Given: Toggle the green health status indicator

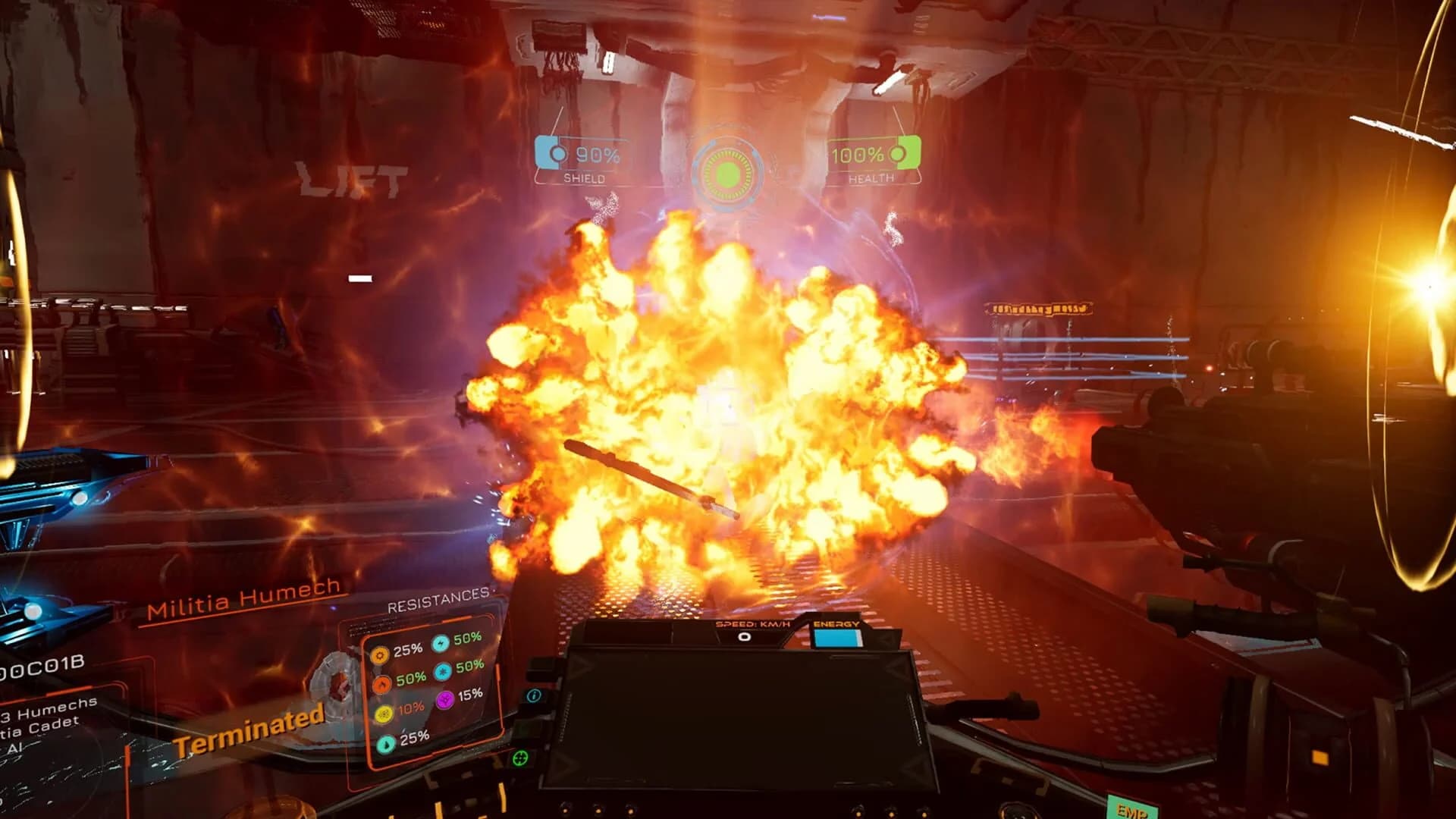Looking at the screenshot, I should tap(902, 154).
